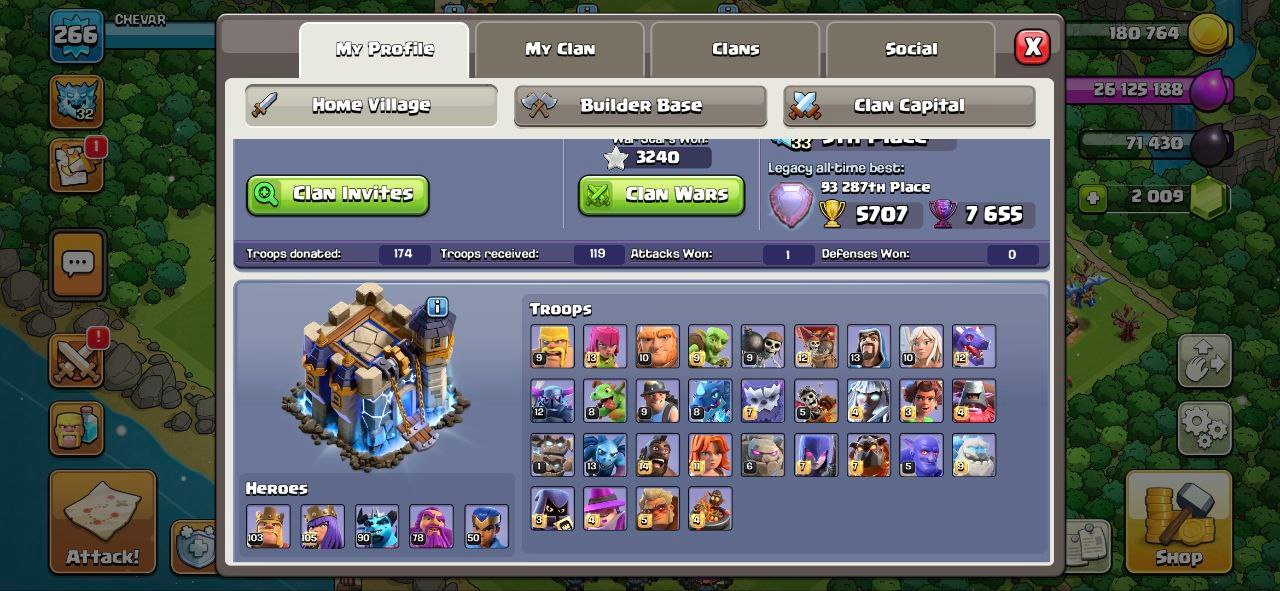Switch to the My Clan tab

tap(560, 49)
